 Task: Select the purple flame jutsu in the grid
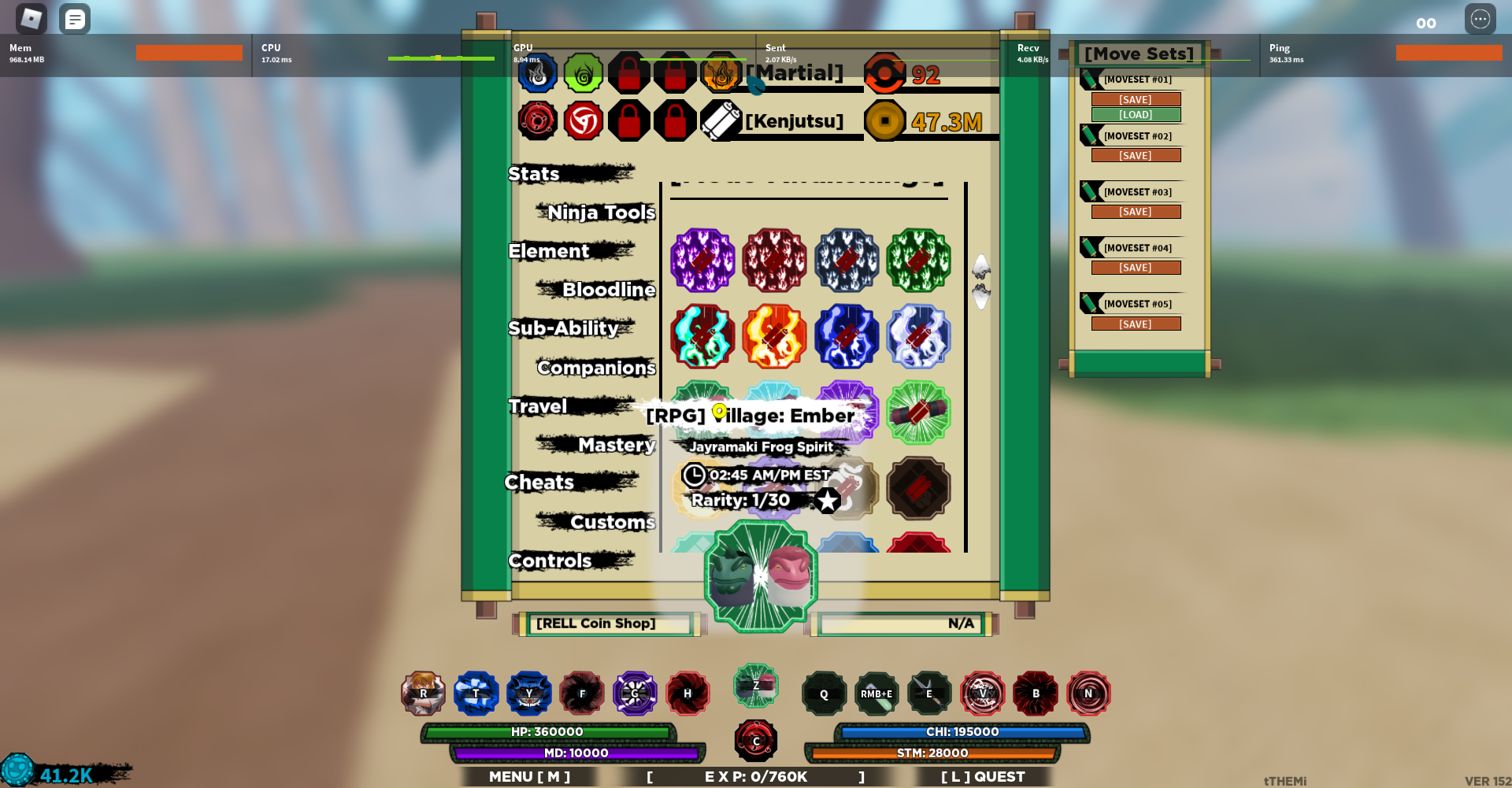(702, 260)
